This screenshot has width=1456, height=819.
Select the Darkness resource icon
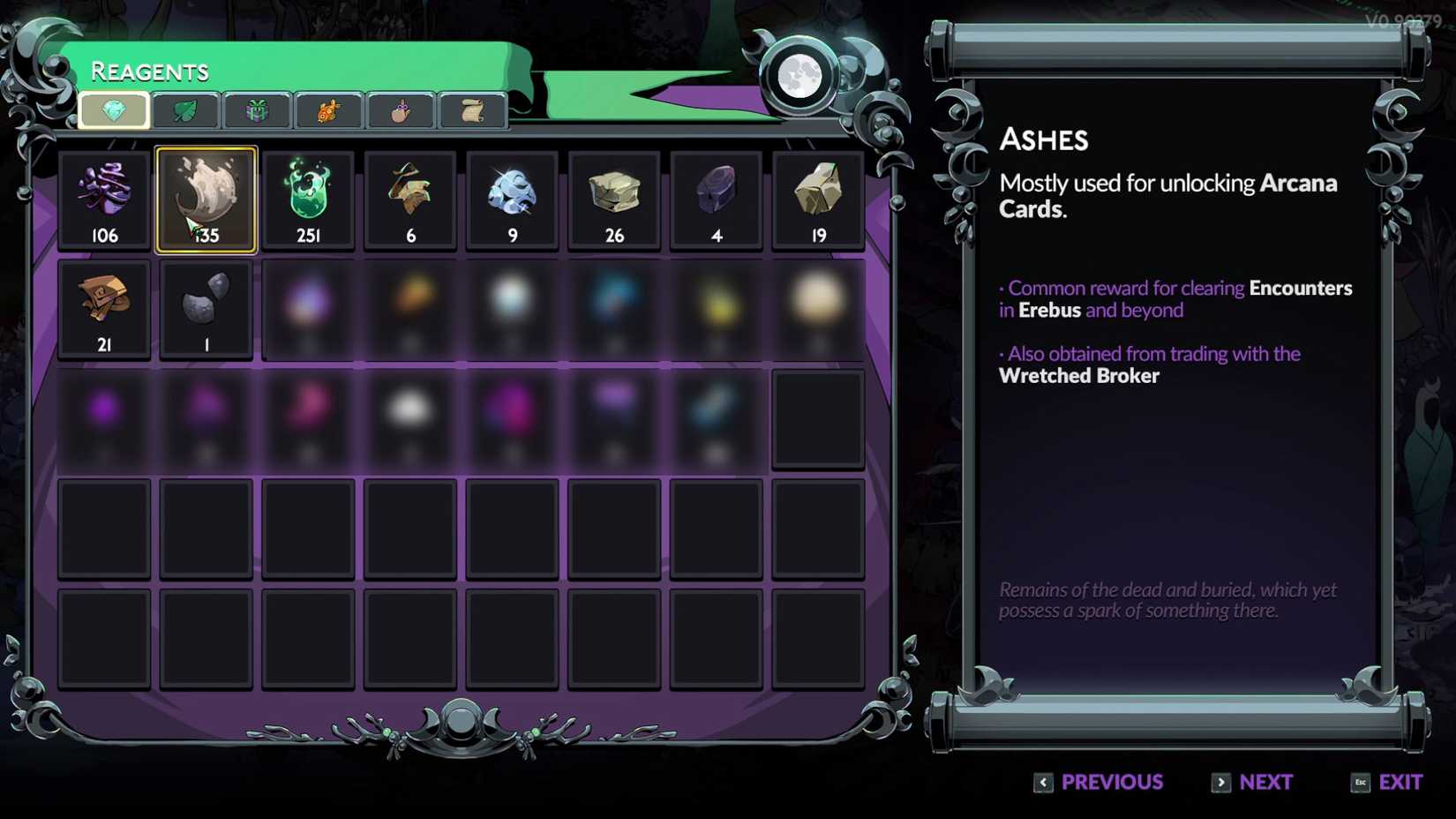click(104, 199)
